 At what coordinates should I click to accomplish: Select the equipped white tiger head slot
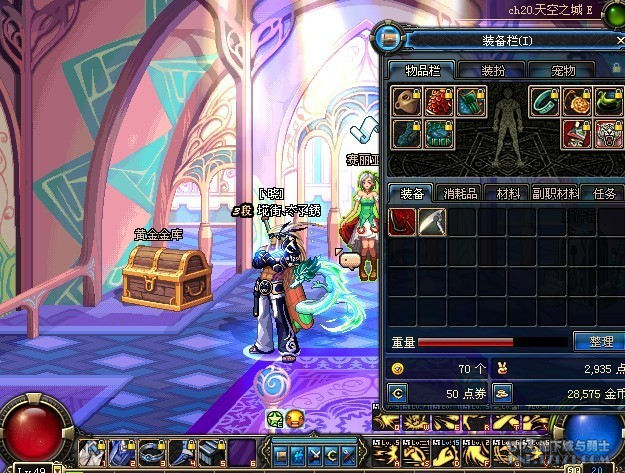point(607,133)
